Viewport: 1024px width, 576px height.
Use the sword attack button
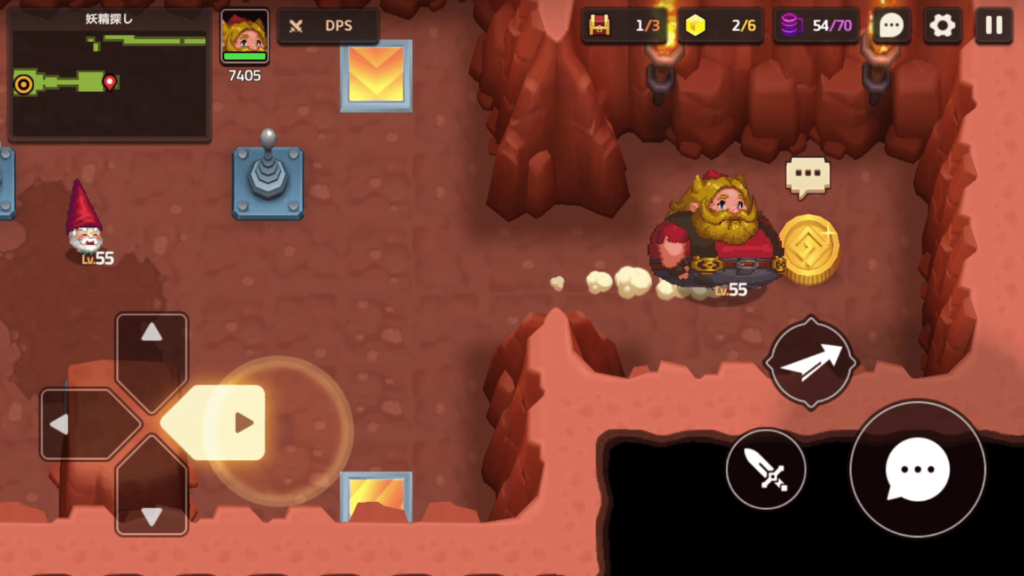click(766, 469)
